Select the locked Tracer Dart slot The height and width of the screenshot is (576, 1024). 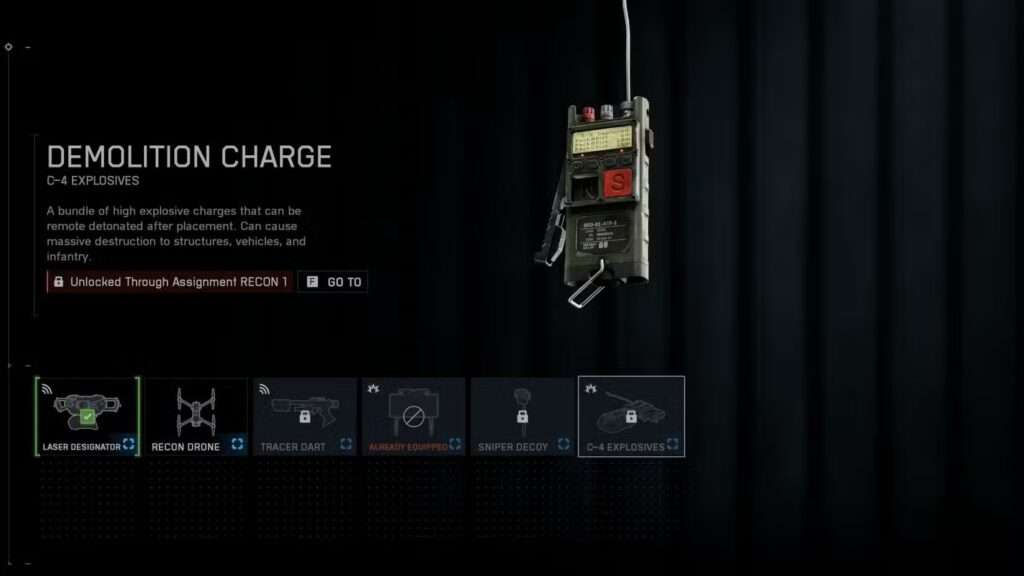(x=305, y=416)
